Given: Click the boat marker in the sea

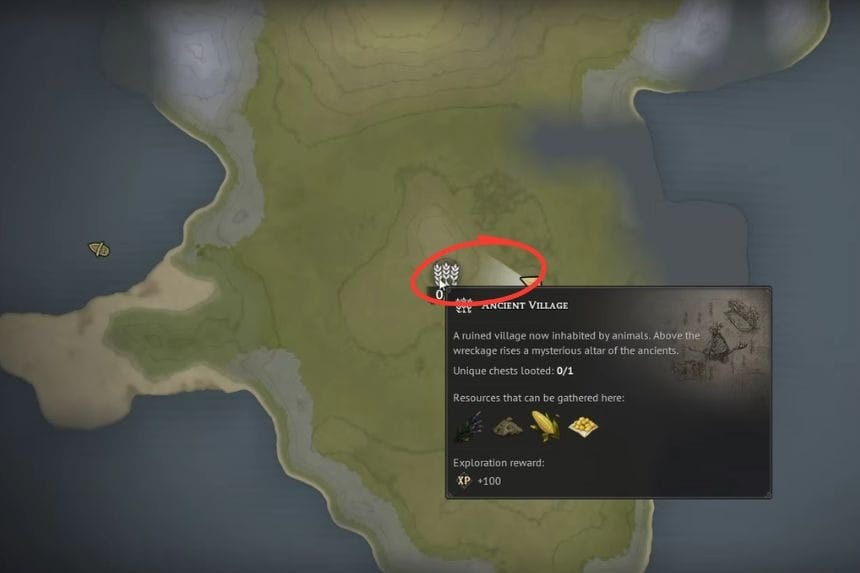Looking at the screenshot, I should click(98, 249).
